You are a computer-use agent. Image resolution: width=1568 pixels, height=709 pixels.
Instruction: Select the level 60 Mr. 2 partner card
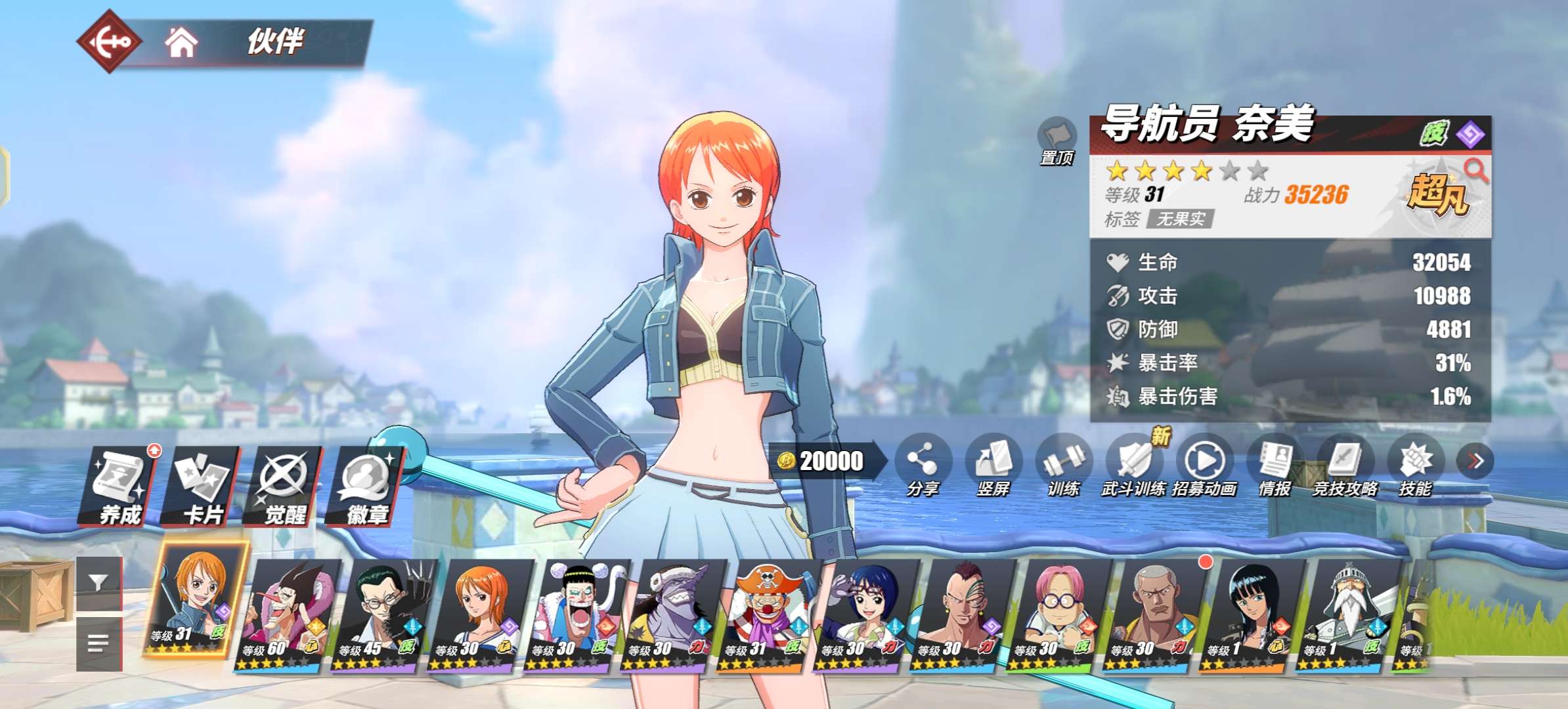coord(287,615)
